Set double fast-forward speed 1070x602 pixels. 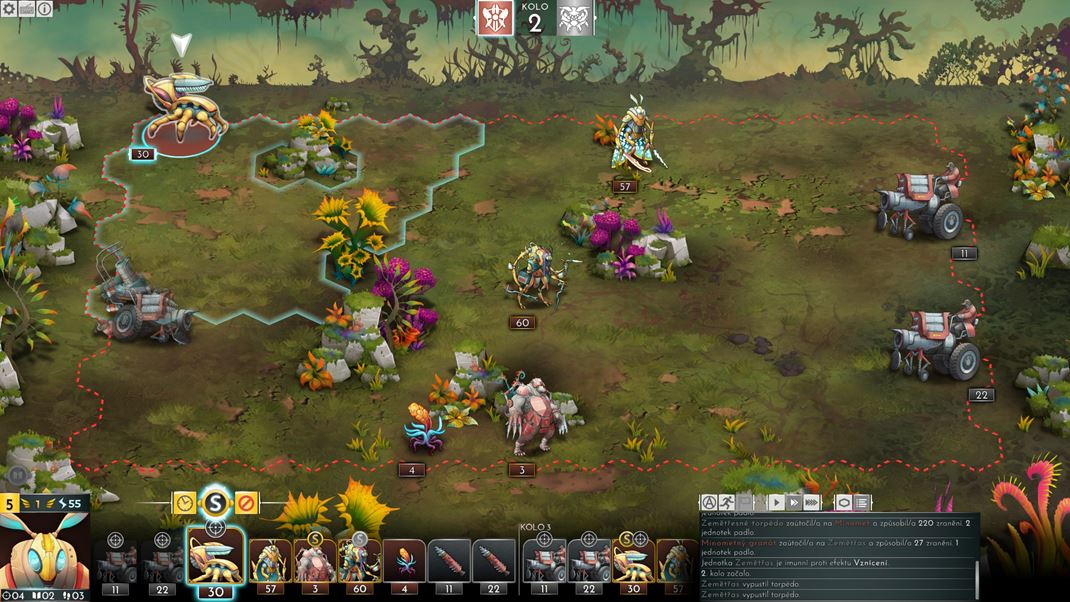[794, 502]
